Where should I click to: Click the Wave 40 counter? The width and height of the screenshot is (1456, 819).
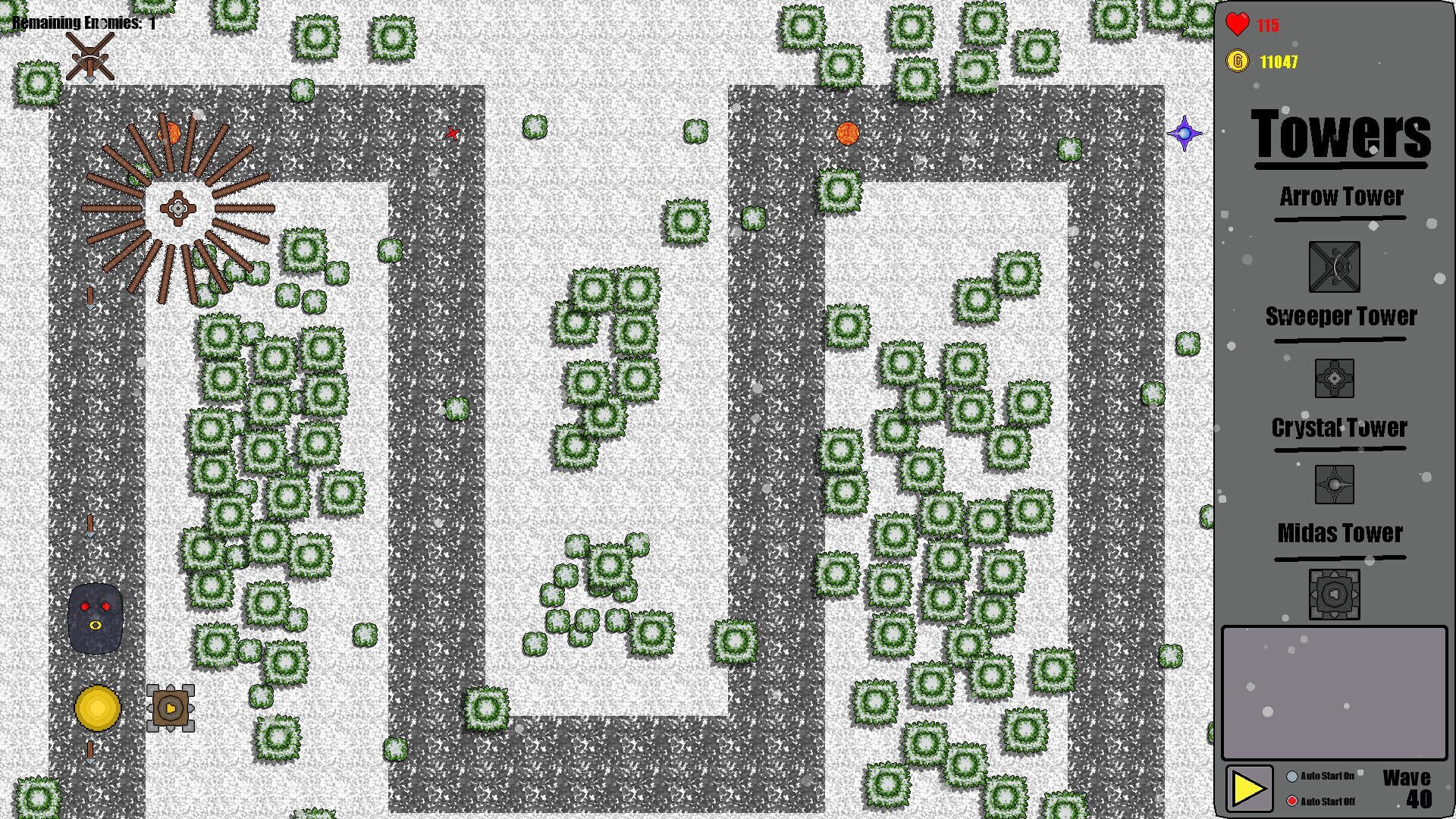coord(1407,789)
